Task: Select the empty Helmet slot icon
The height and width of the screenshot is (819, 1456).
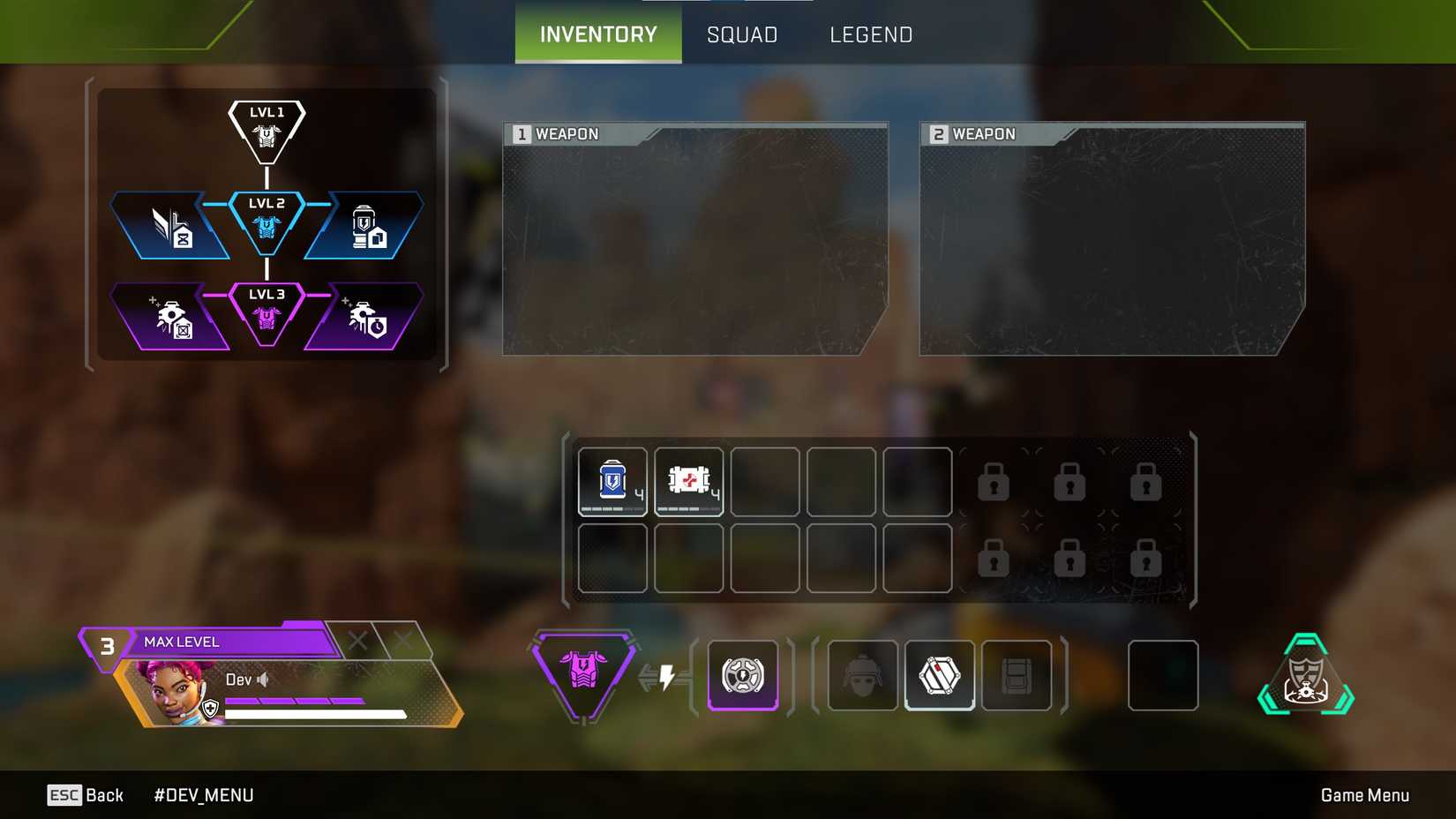Action: point(862,675)
